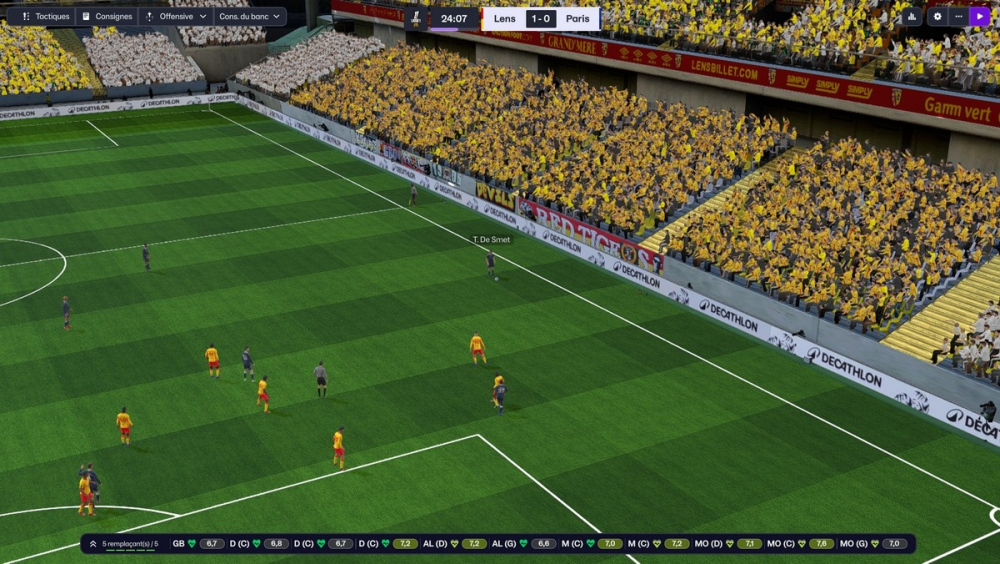Click the competition trophy icon beside the clock
1000x564 pixels.
(x=415, y=18)
